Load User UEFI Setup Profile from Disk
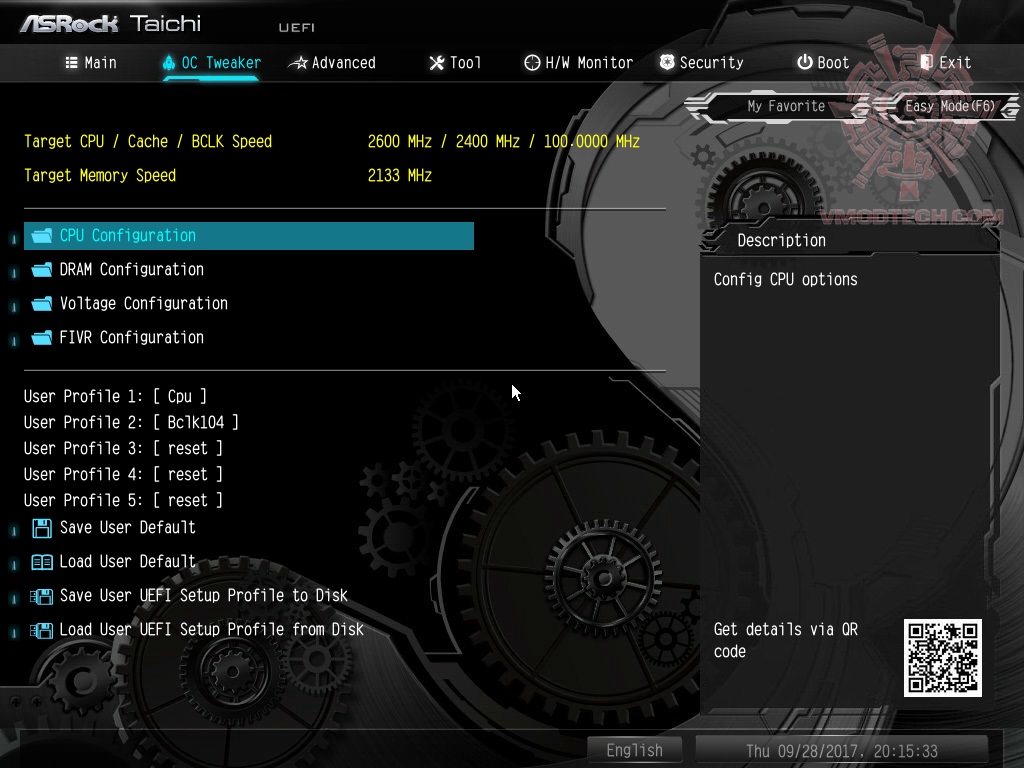 [x=211, y=630]
